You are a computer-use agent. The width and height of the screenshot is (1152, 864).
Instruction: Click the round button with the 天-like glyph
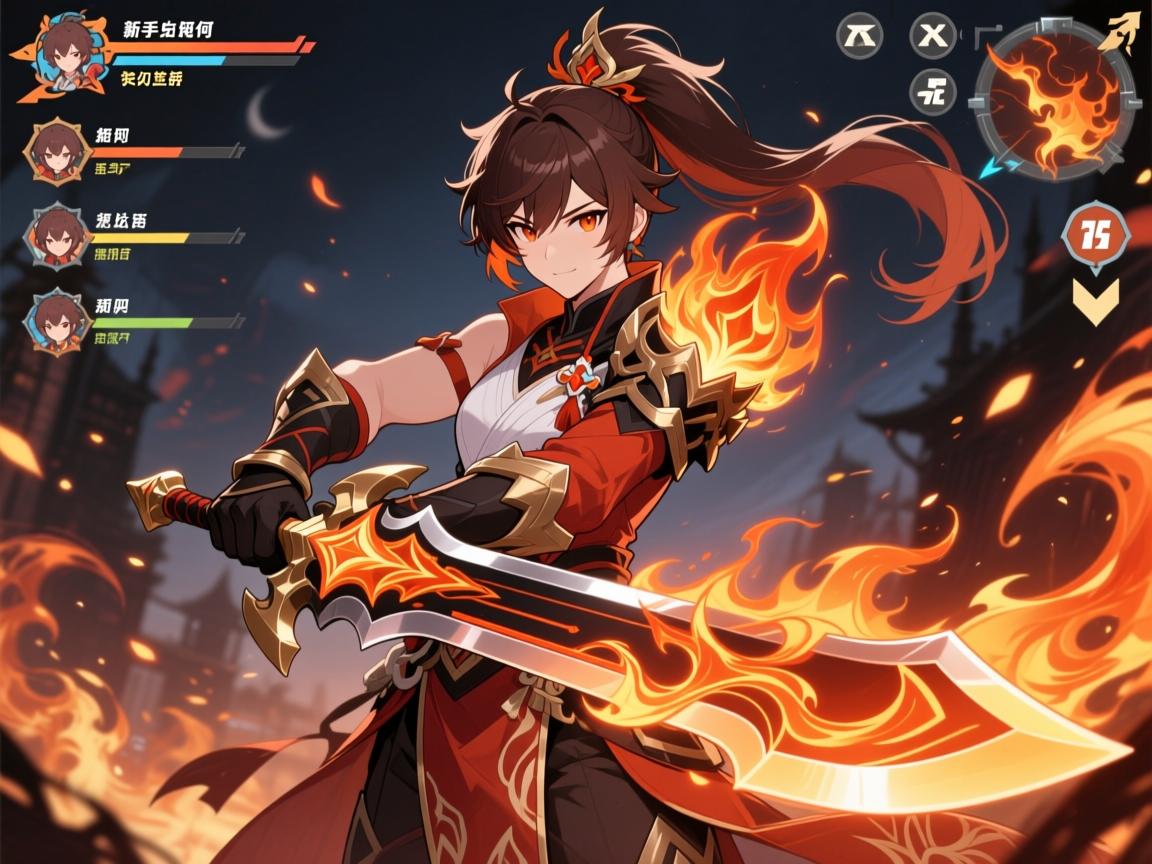[859, 35]
